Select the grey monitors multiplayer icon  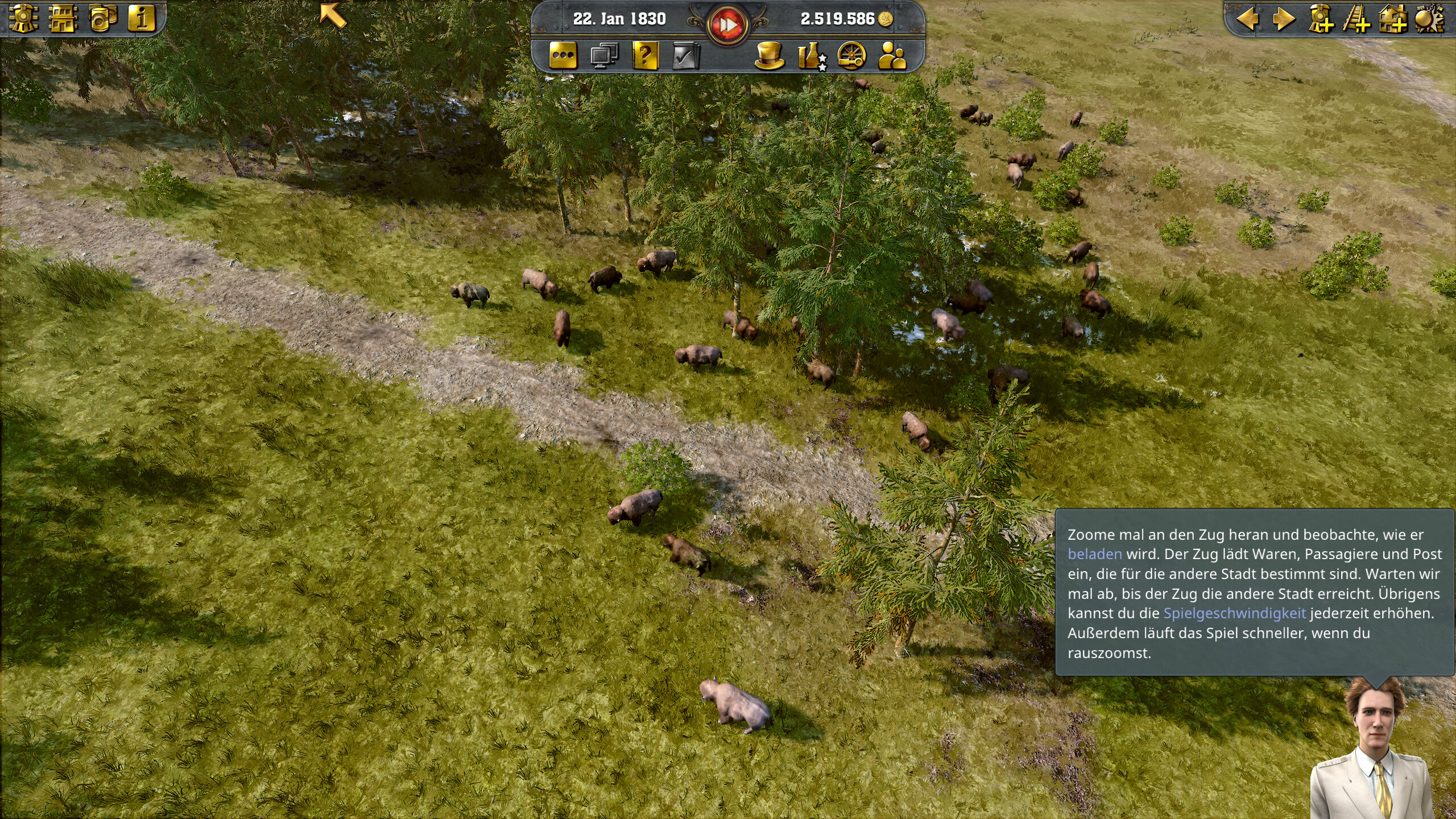(604, 56)
